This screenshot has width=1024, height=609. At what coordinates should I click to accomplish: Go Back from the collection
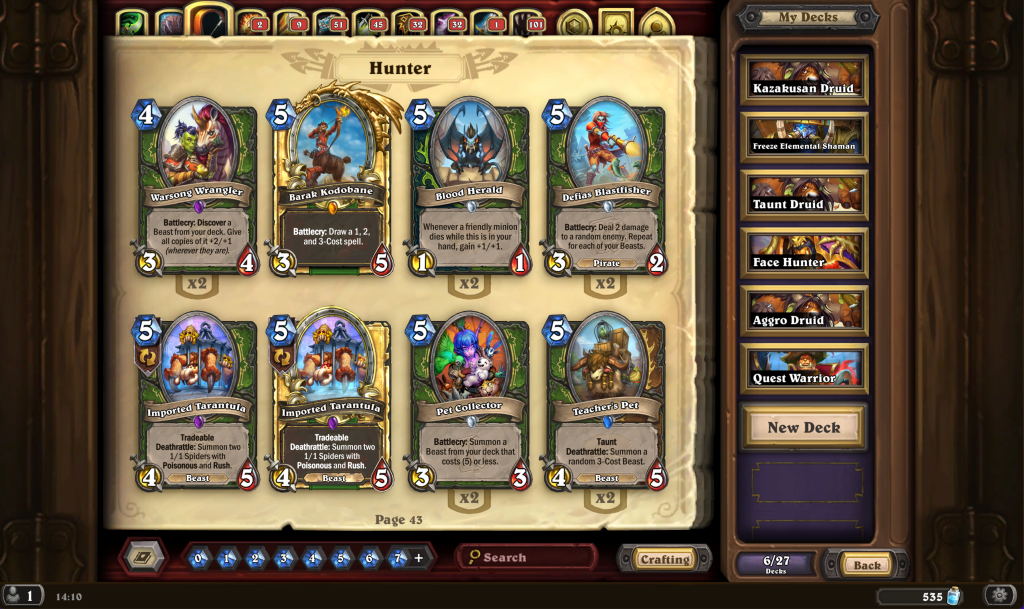click(x=866, y=565)
